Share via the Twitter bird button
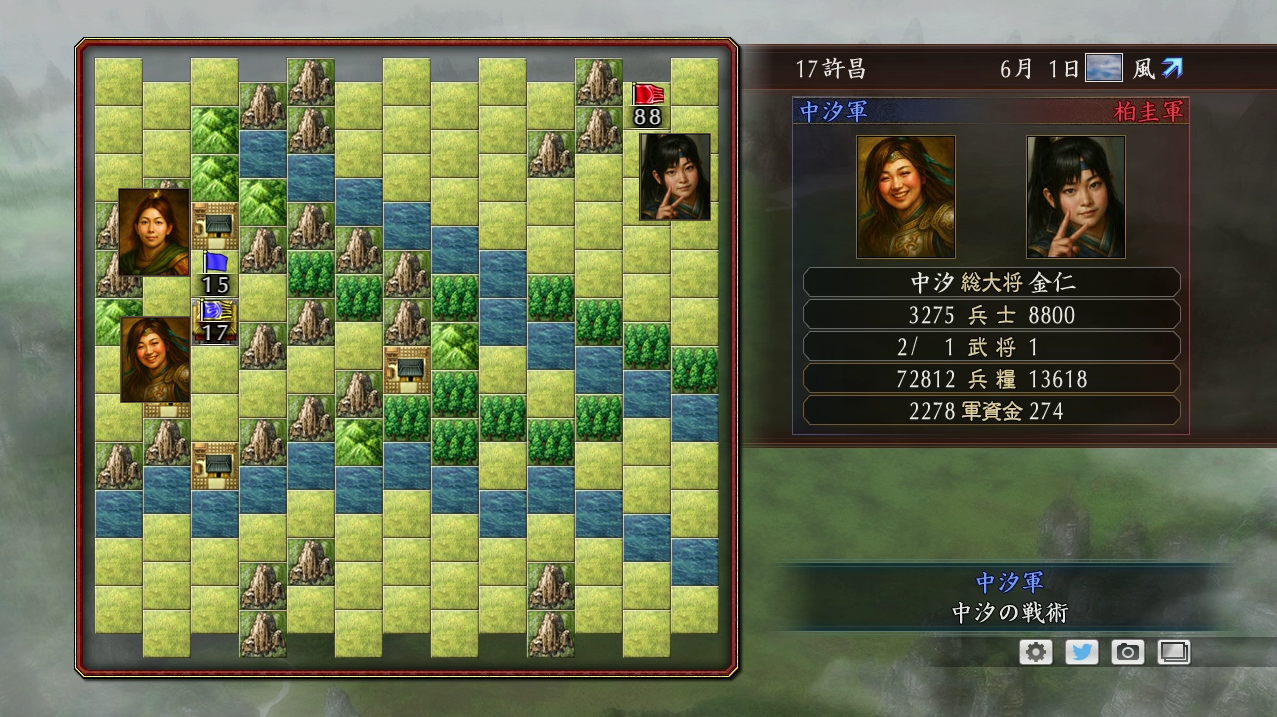Image resolution: width=1277 pixels, height=717 pixels. point(1081,652)
